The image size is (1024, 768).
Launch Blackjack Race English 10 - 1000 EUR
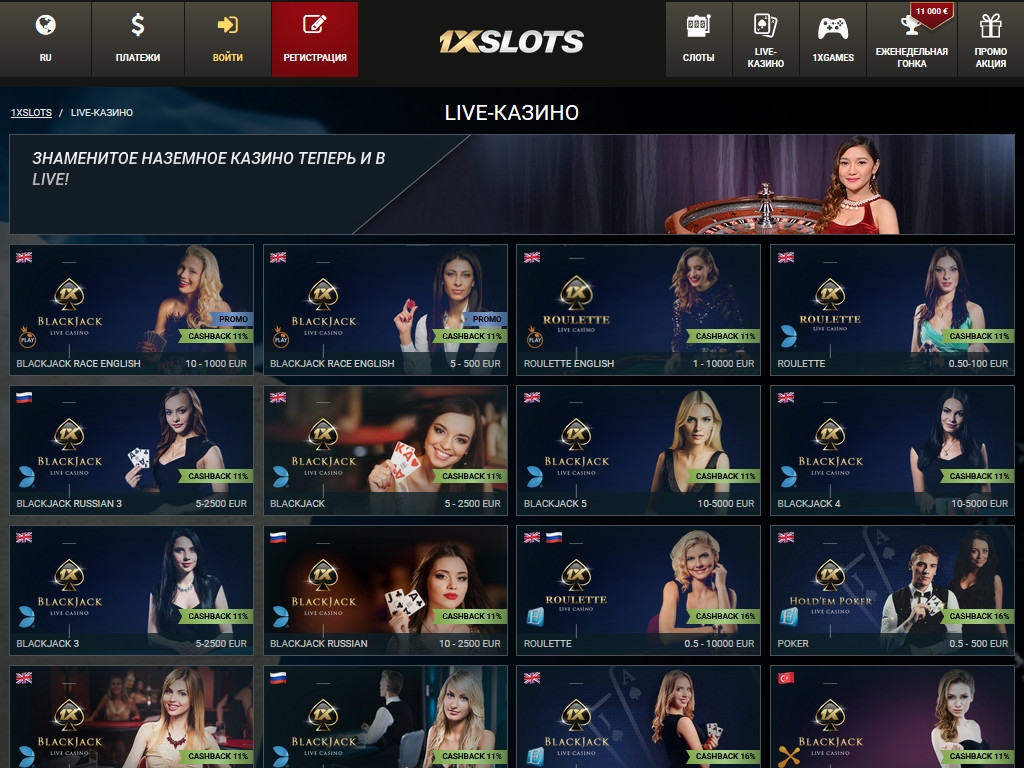point(131,309)
